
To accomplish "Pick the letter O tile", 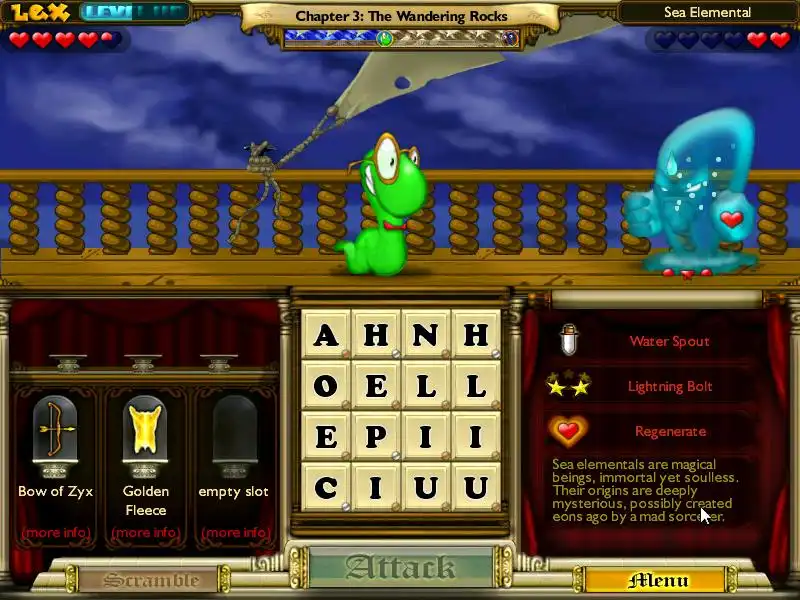I will [x=326, y=386].
